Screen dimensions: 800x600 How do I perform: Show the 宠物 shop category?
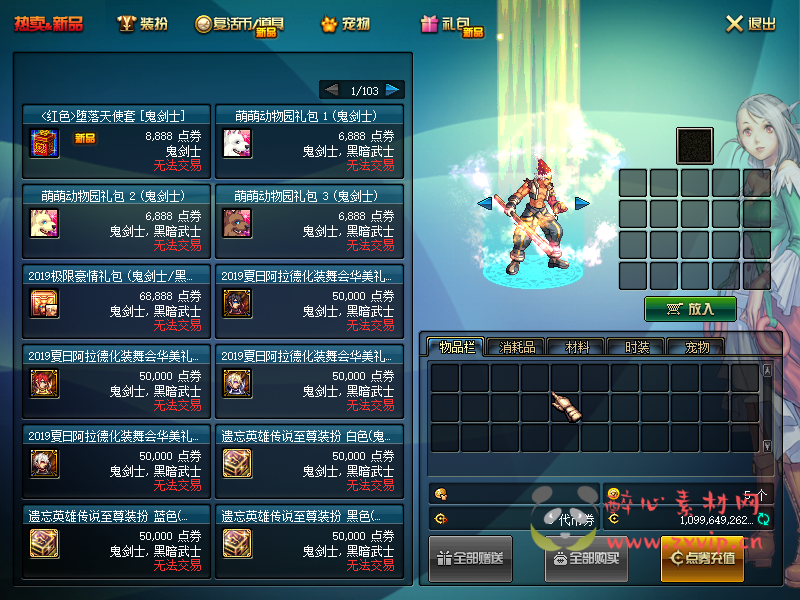[345, 24]
